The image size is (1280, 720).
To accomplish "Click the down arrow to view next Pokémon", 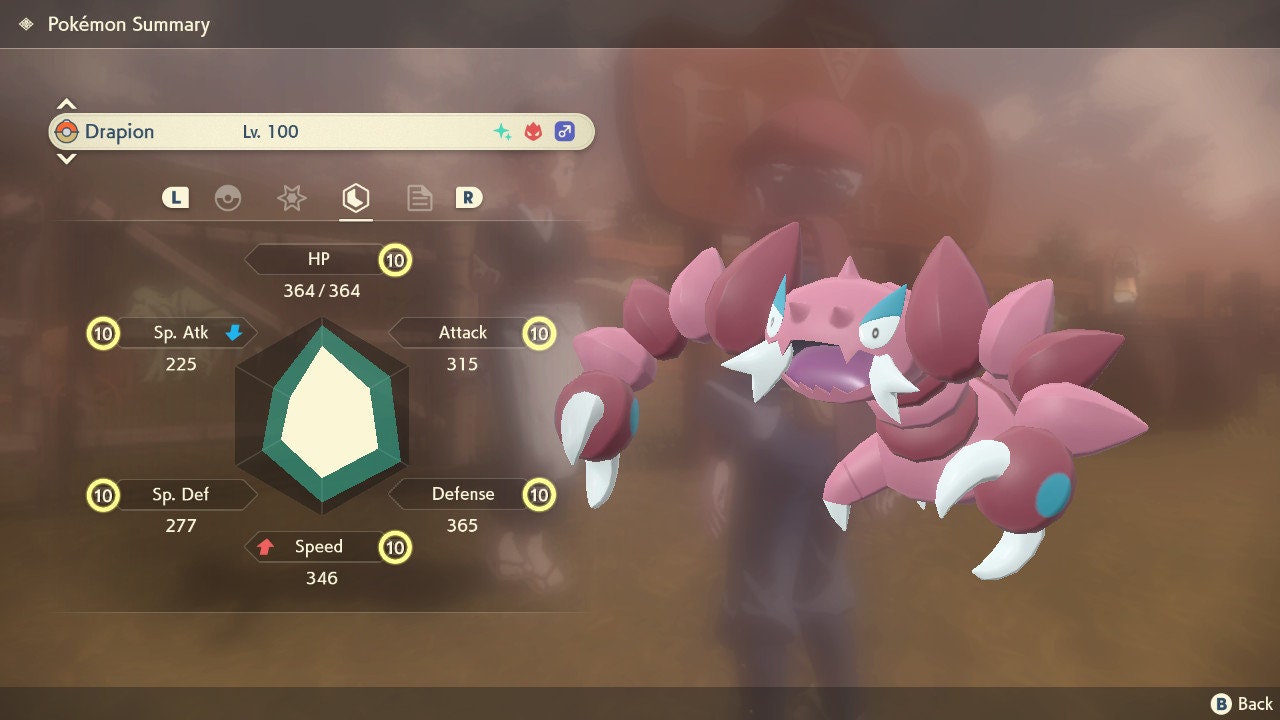I will tap(66, 160).
